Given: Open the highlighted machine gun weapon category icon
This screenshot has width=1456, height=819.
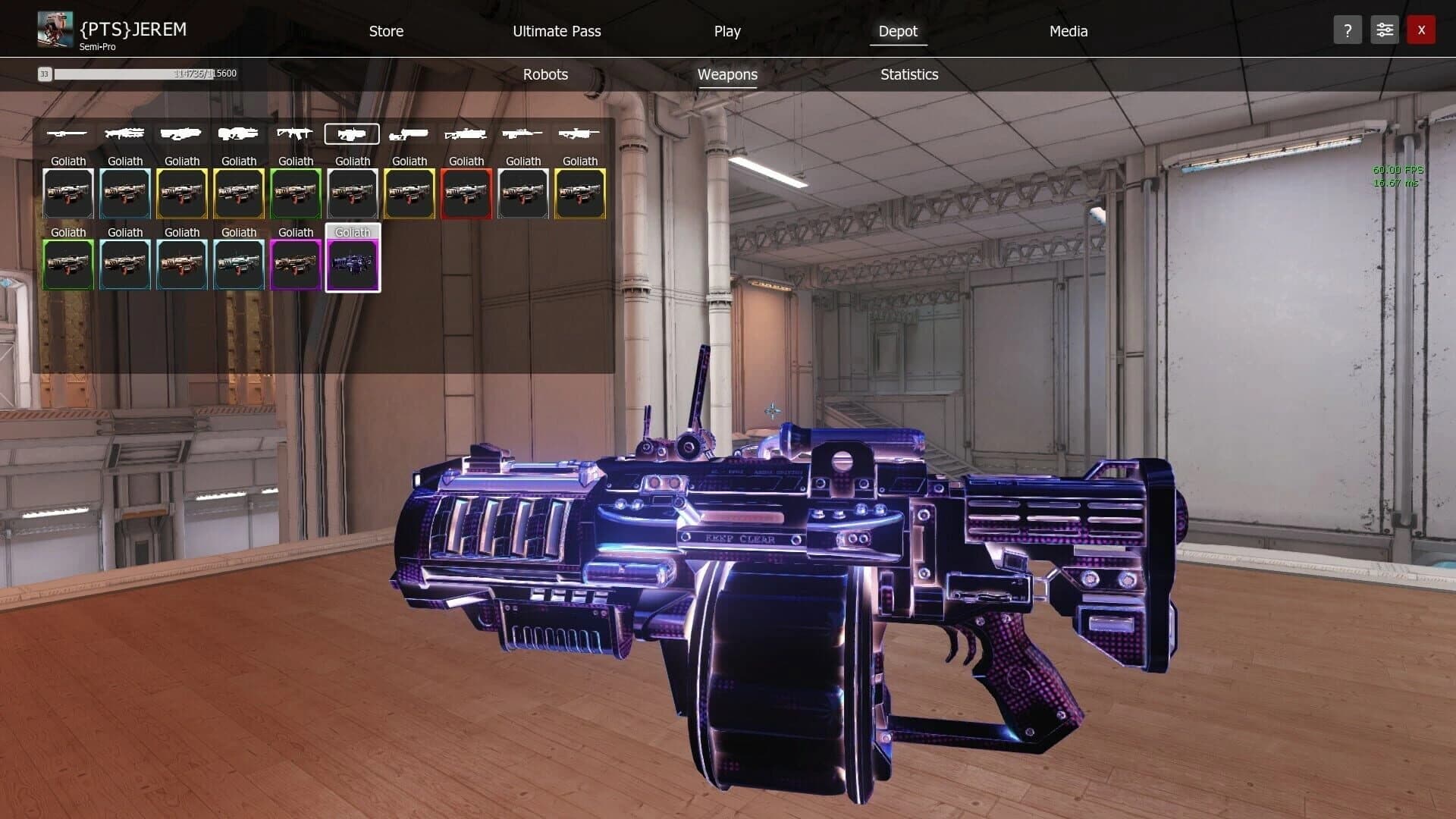Looking at the screenshot, I should pyautogui.click(x=353, y=133).
